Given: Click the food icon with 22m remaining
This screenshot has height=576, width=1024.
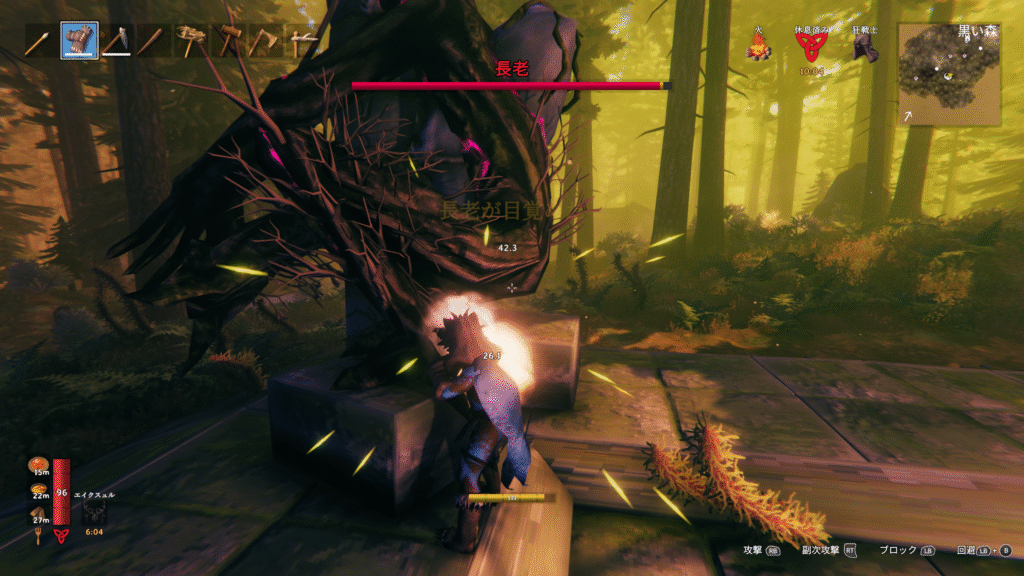Looking at the screenshot, I should (x=38, y=489).
